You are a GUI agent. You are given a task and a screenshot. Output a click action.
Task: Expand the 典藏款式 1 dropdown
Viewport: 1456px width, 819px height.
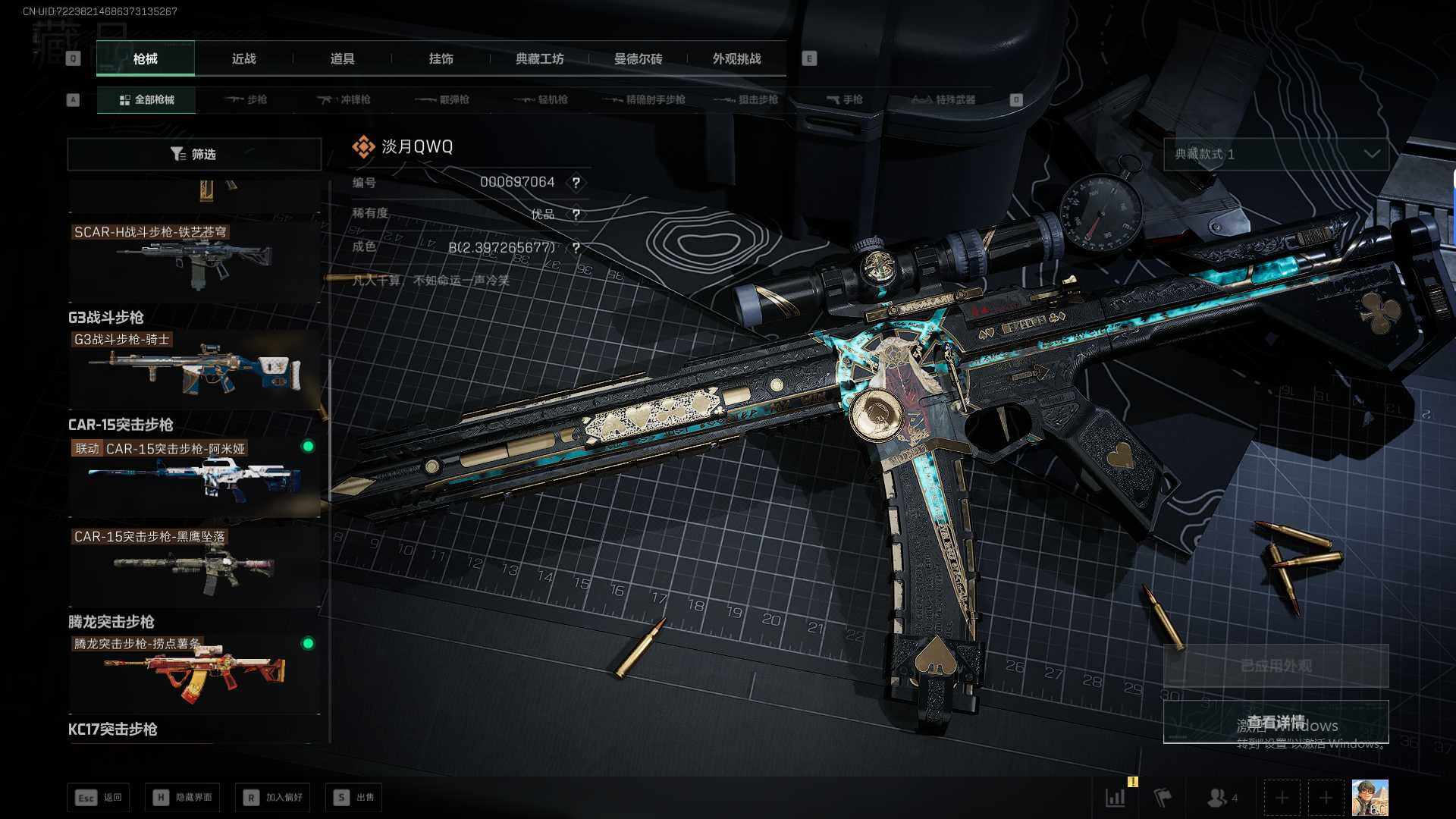pyautogui.click(x=1276, y=154)
